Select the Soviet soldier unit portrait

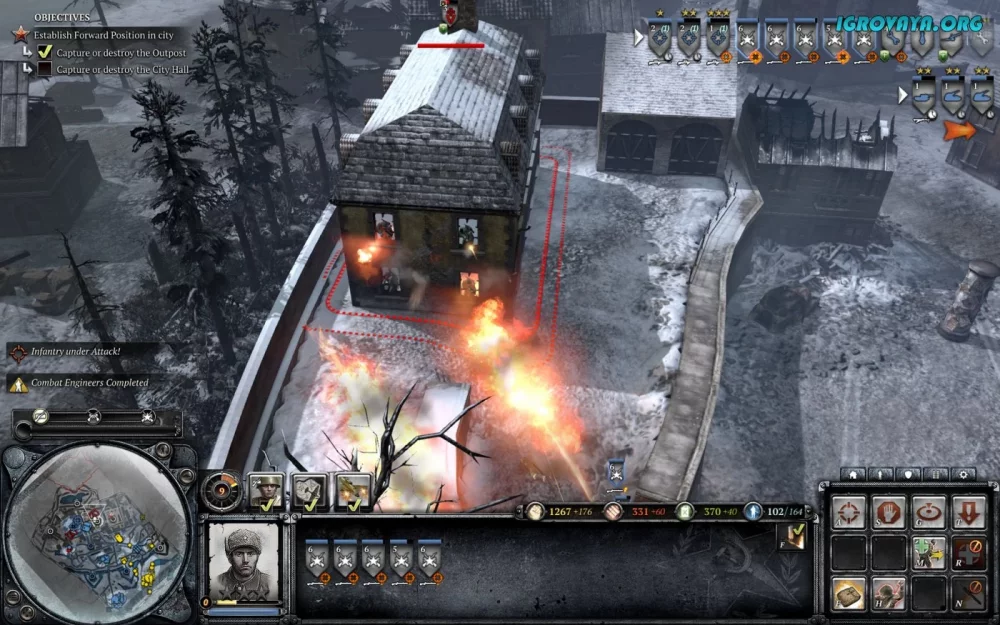pos(243,559)
